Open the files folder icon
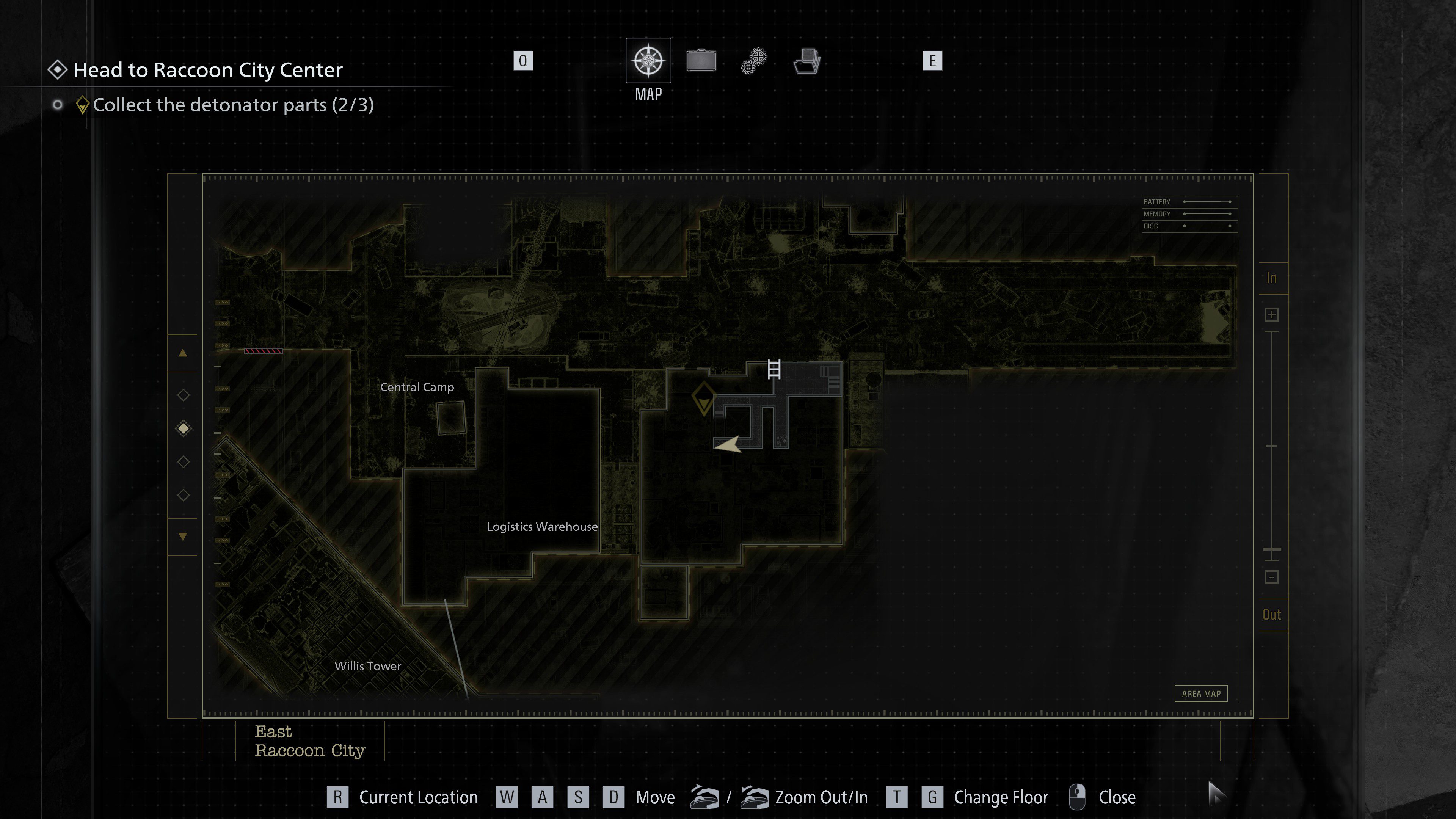This screenshot has width=1456, height=819. [806, 61]
